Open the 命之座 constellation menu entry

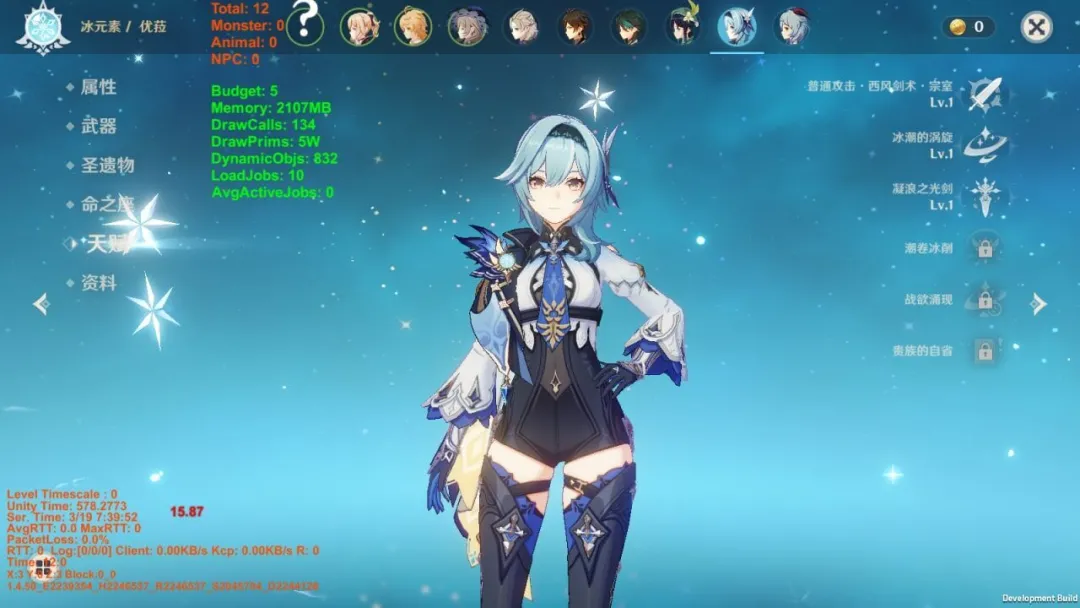[106, 204]
